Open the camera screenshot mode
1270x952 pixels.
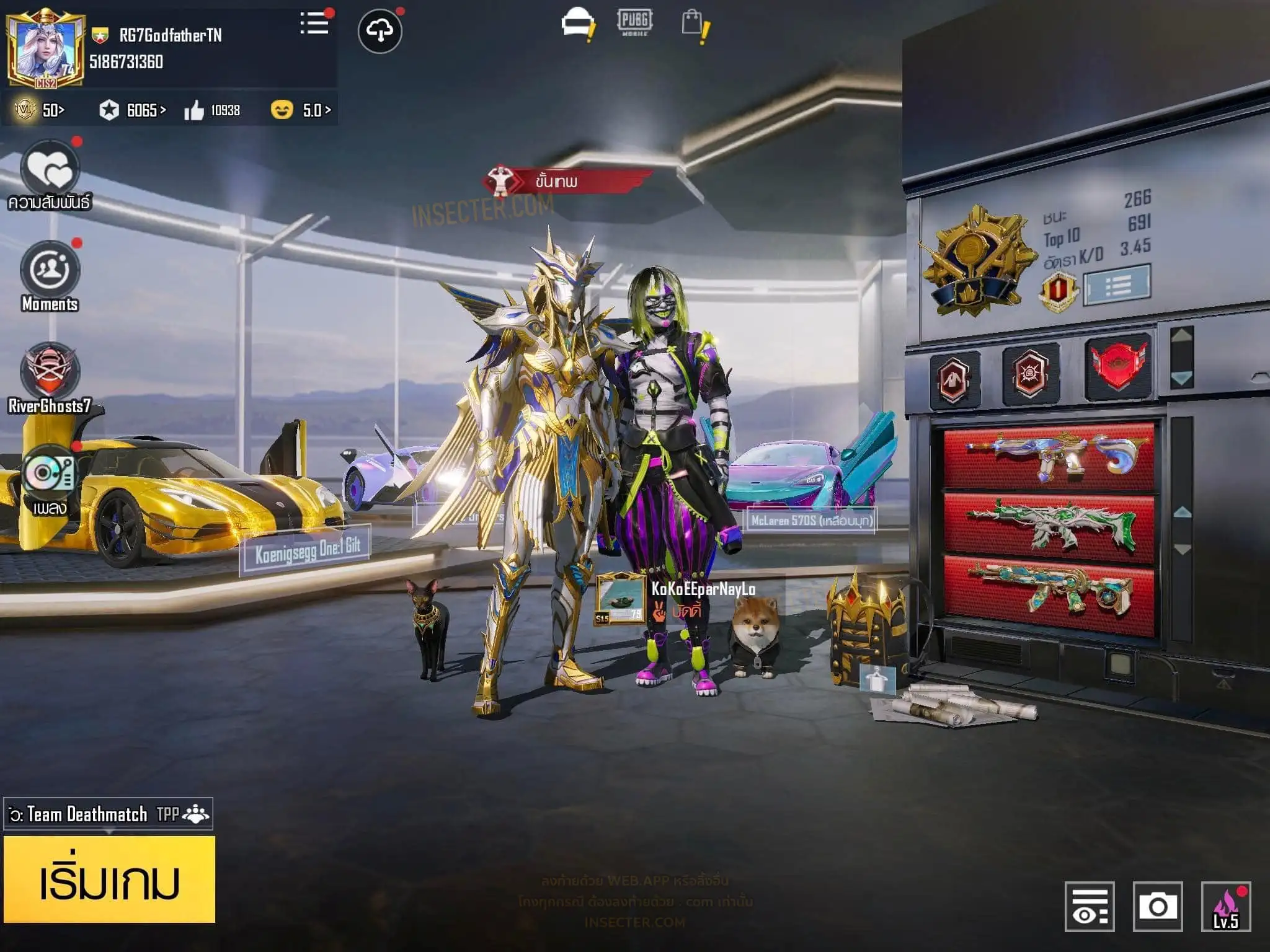(1157, 906)
